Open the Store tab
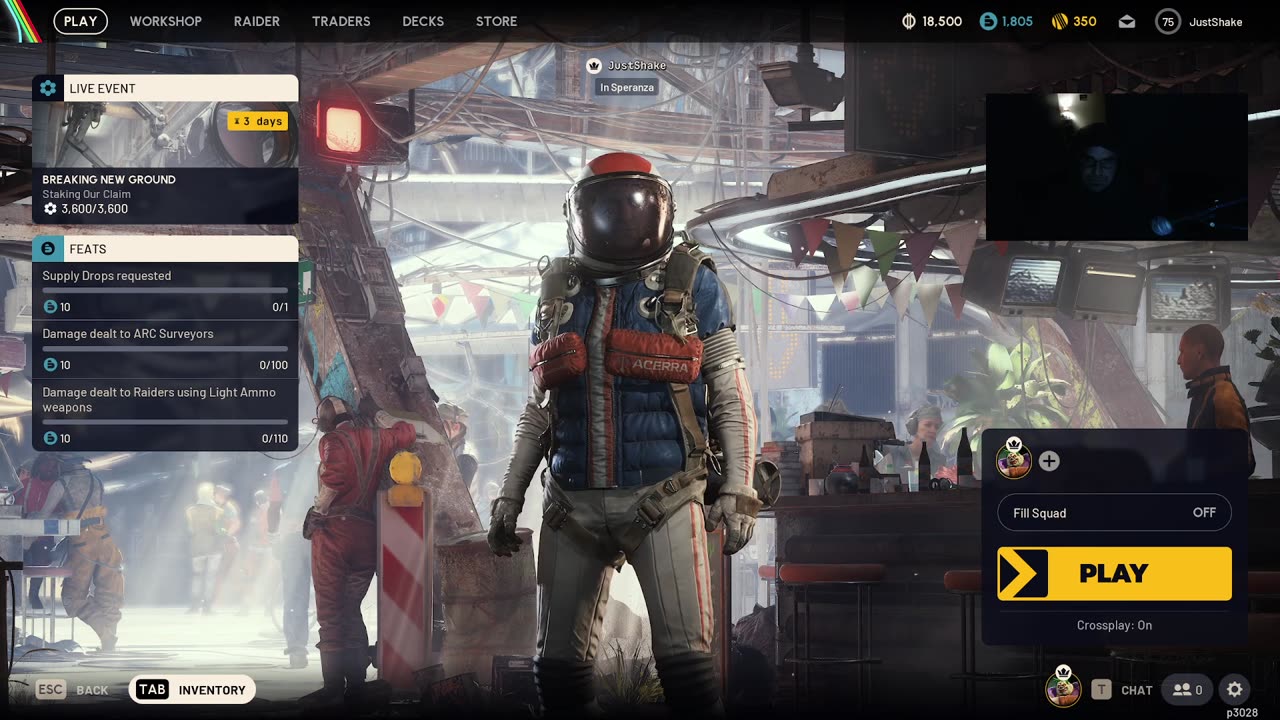 coord(496,21)
